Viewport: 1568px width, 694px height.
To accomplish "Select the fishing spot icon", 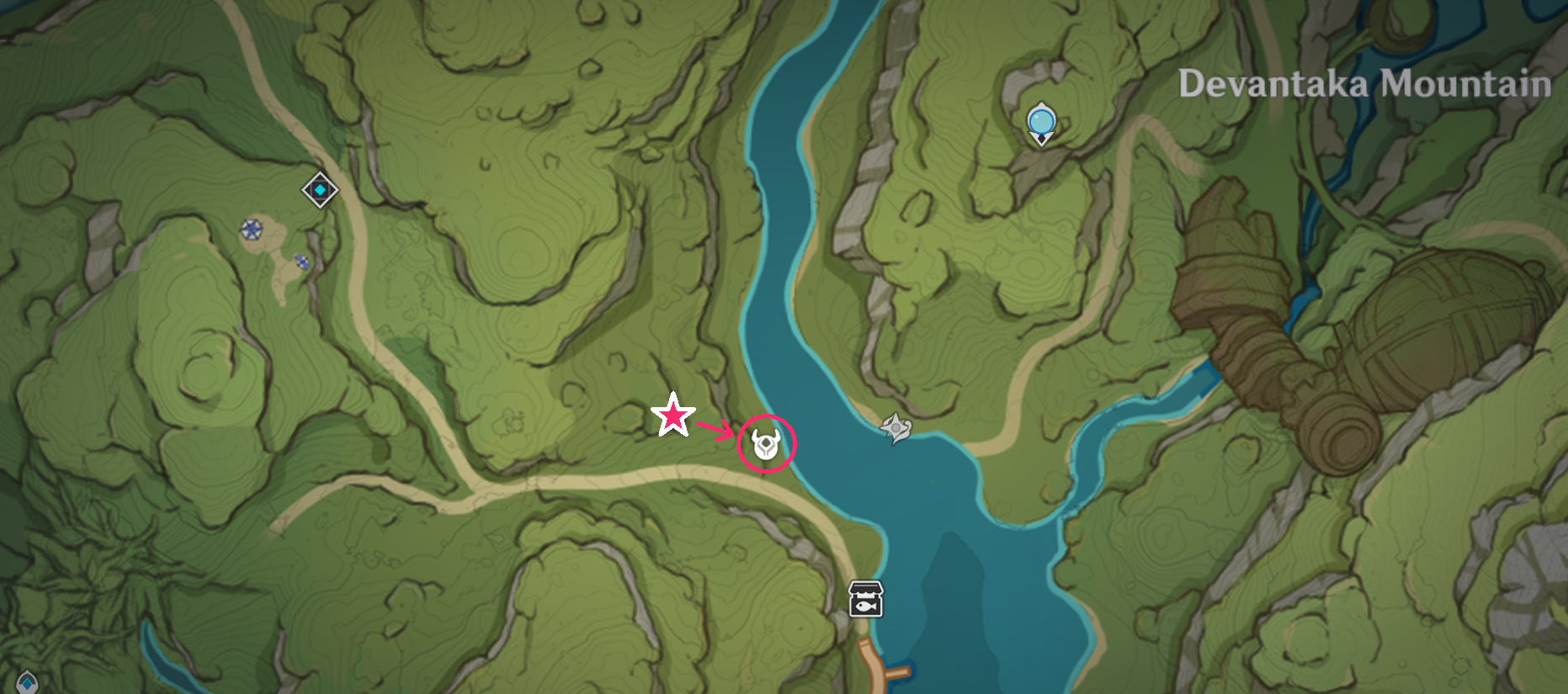I will (865, 599).
